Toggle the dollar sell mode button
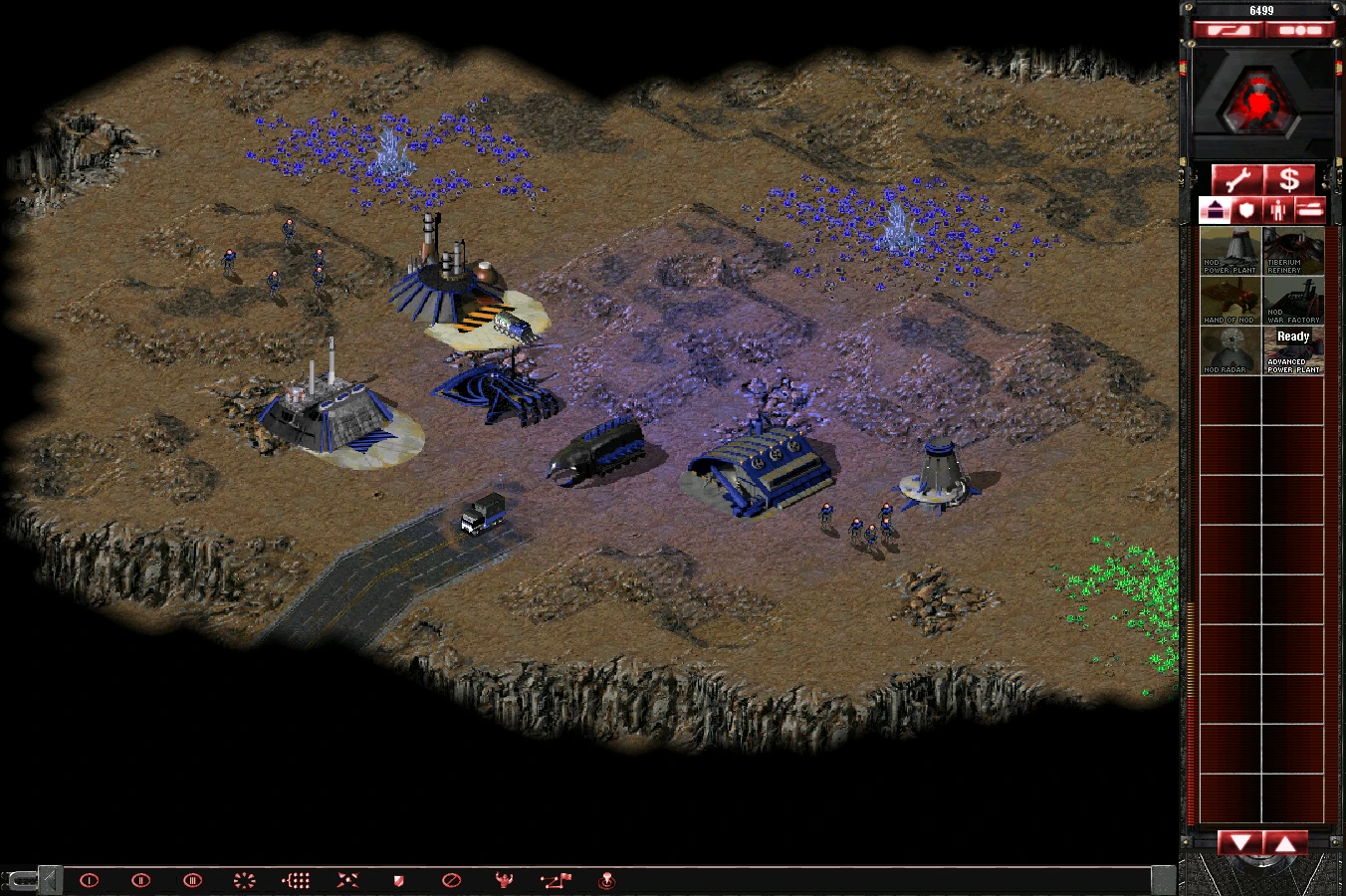Screen dimensions: 1346x896 tap(1289, 180)
